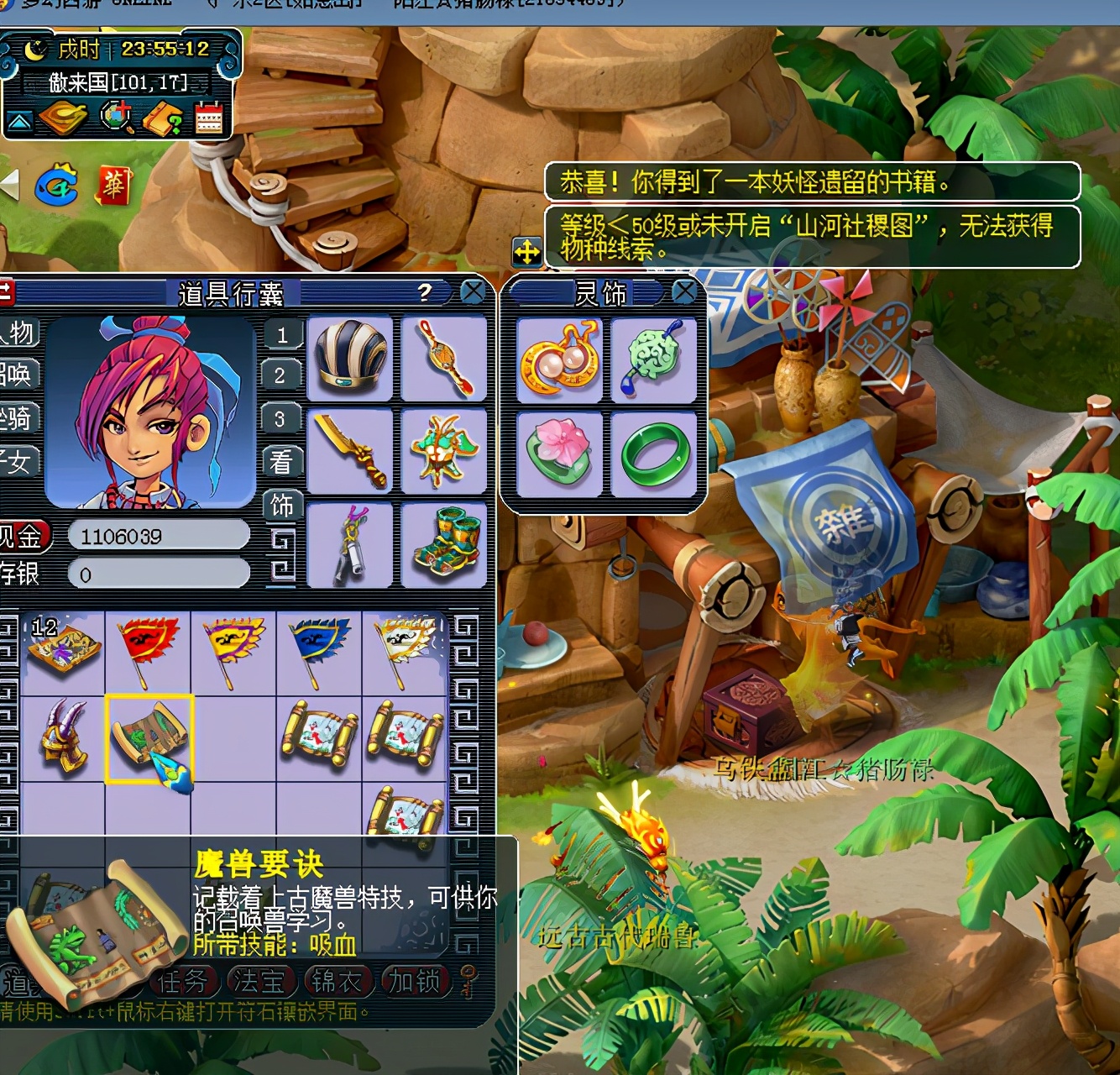Click the 看 view button

click(281, 462)
